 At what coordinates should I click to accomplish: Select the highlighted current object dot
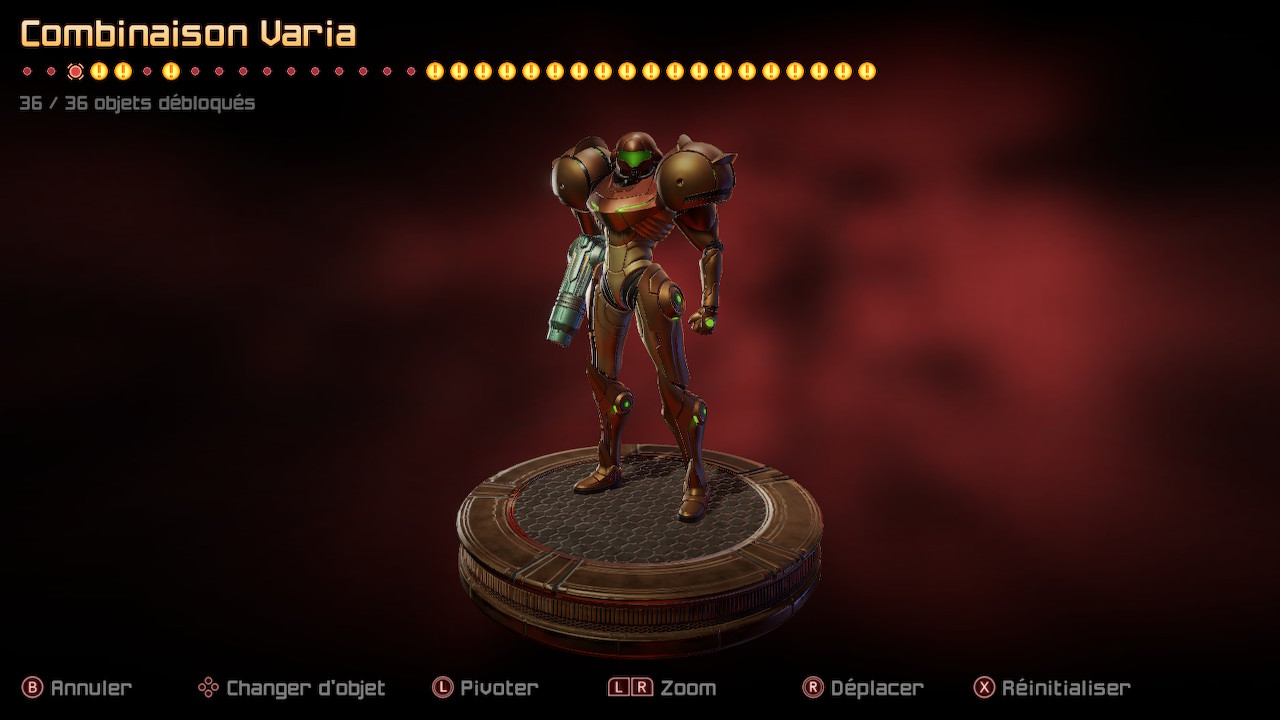[75, 71]
